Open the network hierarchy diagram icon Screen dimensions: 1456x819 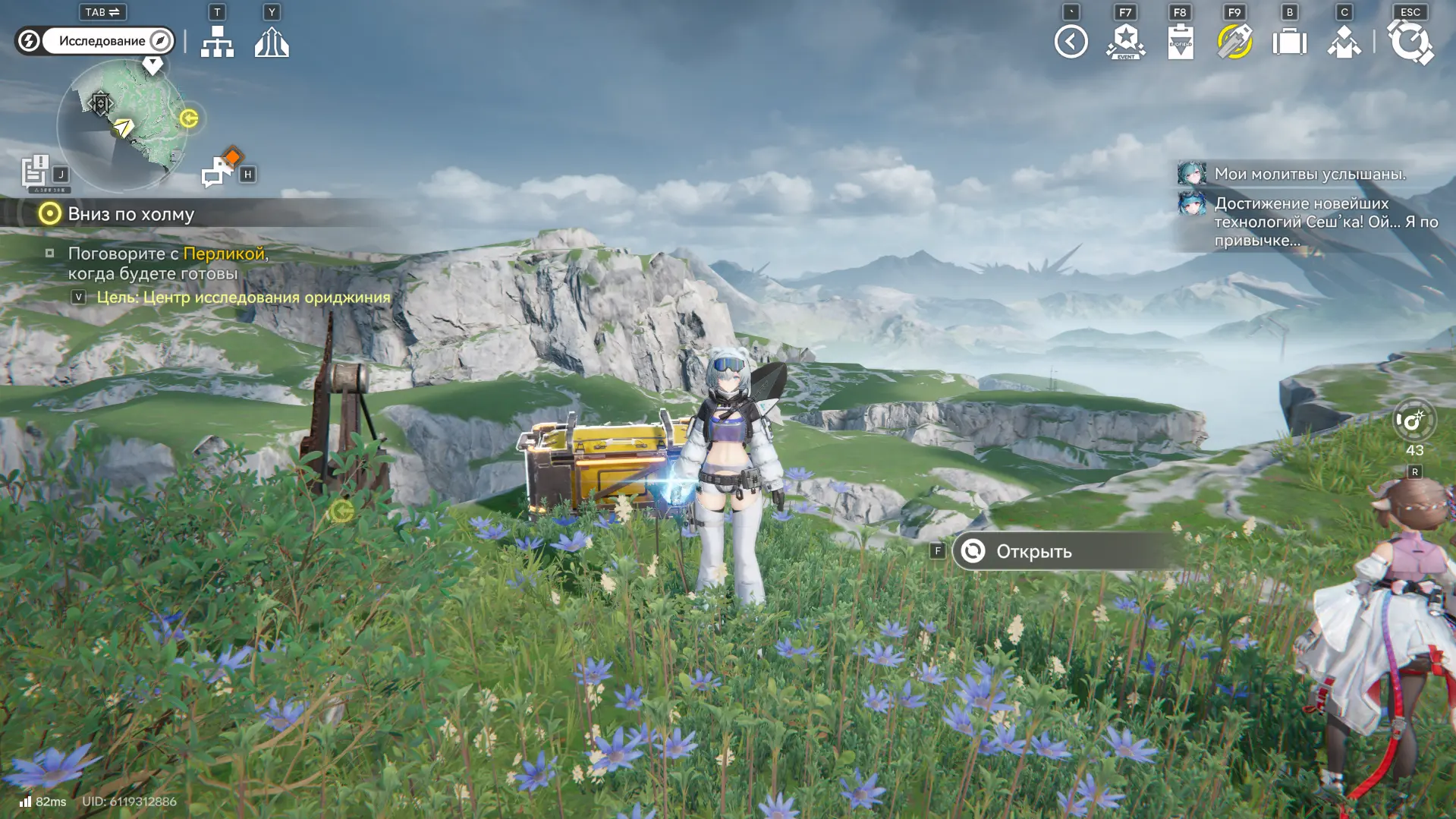(217, 42)
